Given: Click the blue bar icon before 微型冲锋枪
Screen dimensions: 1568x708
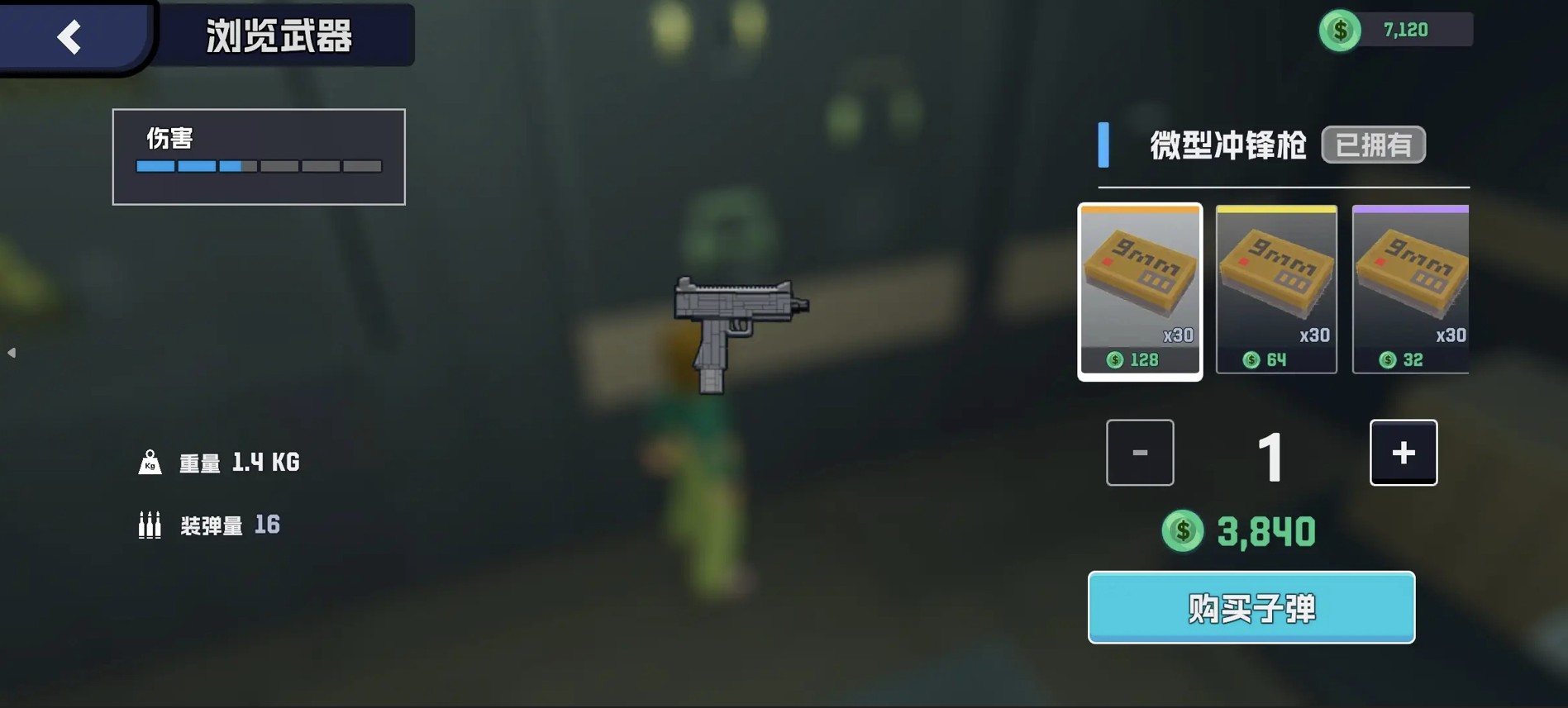Looking at the screenshot, I should pos(1105,145).
